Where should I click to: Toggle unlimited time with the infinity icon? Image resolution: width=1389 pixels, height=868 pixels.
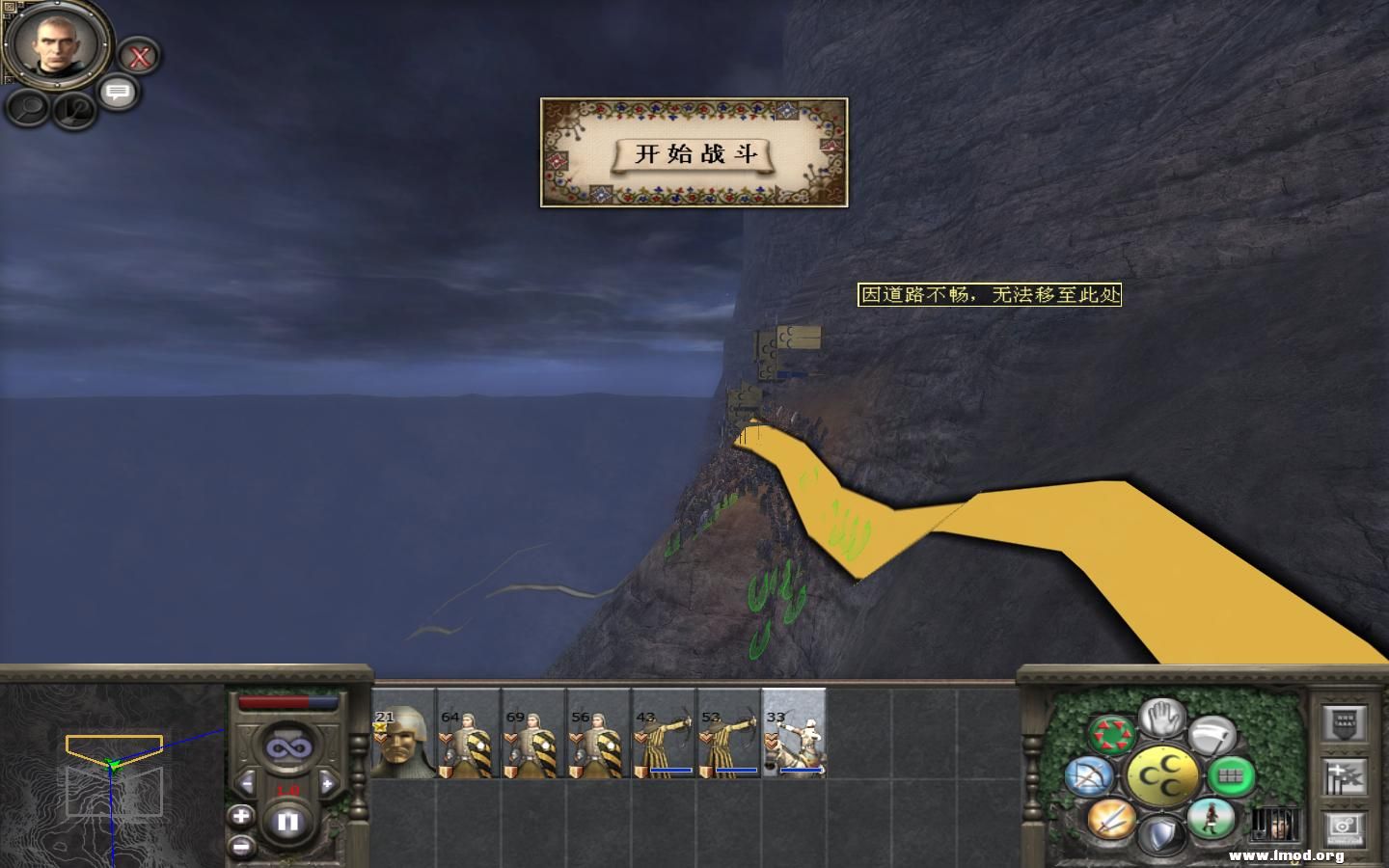pos(288,748)
